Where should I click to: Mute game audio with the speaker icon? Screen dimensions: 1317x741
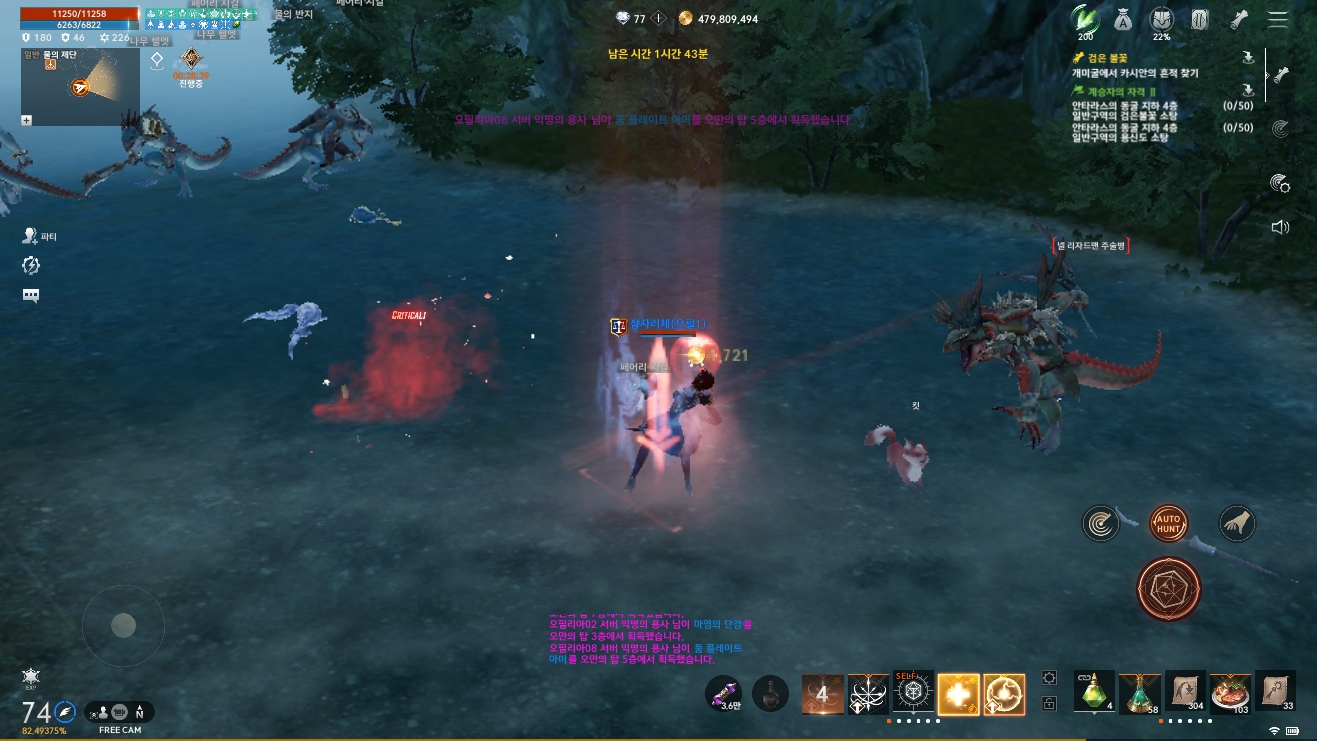pyautogui.click(x=1281, y=227)
